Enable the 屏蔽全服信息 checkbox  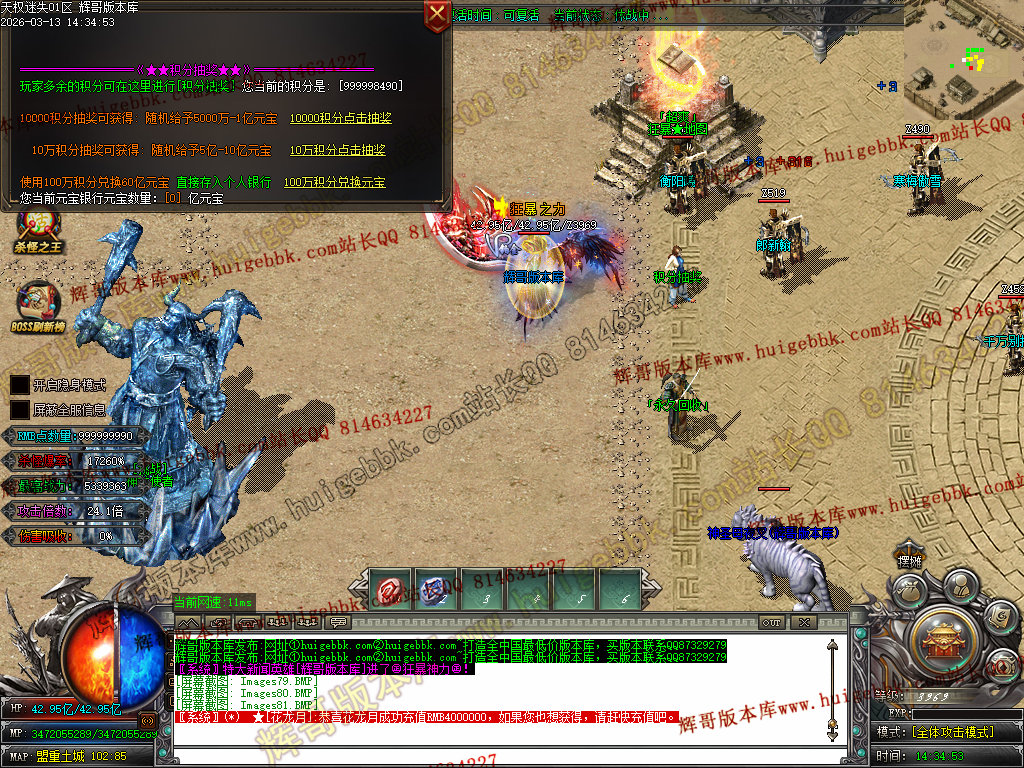click(x=19, y=409)
